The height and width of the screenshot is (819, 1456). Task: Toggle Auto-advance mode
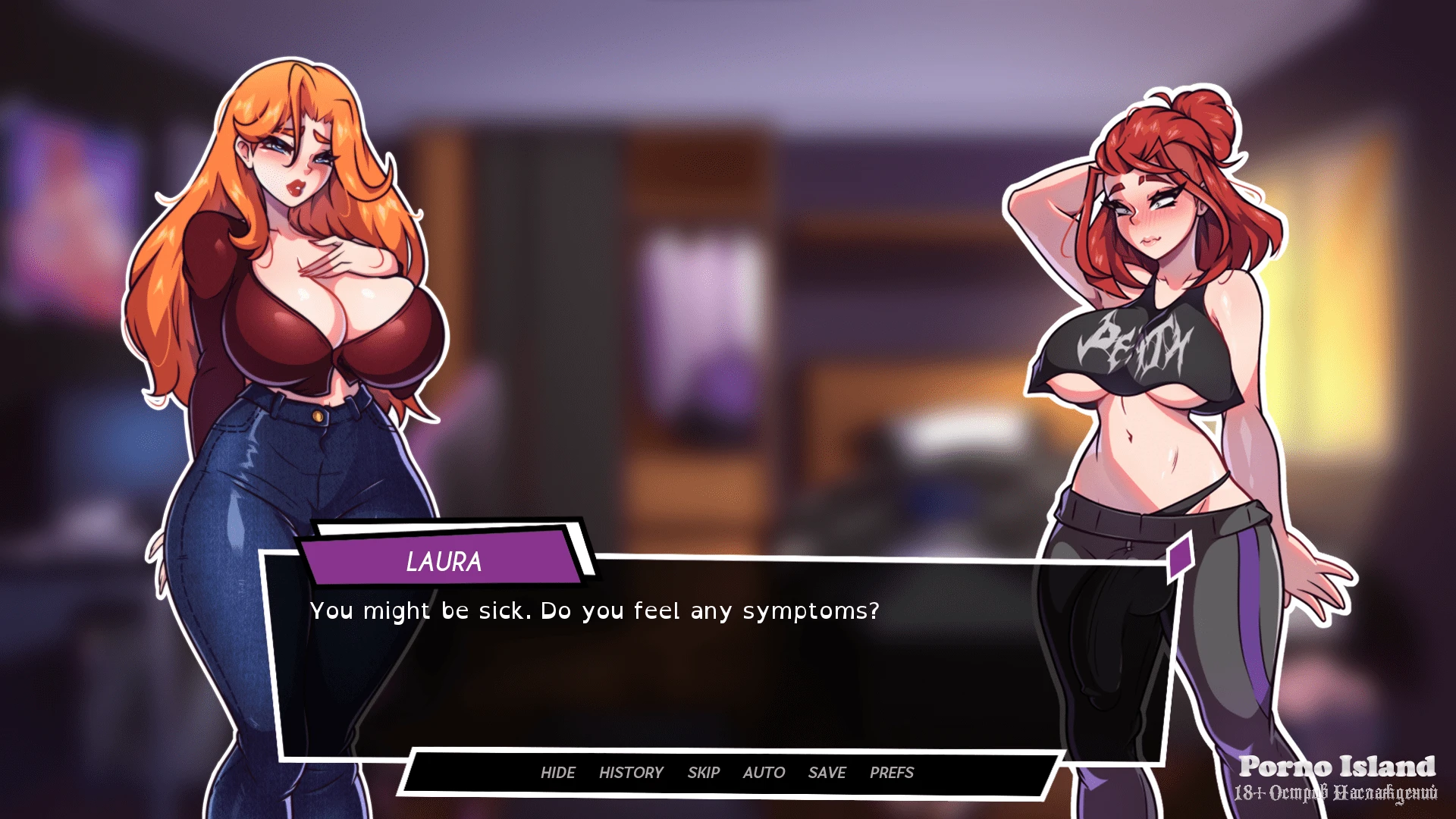click(764, 773)
